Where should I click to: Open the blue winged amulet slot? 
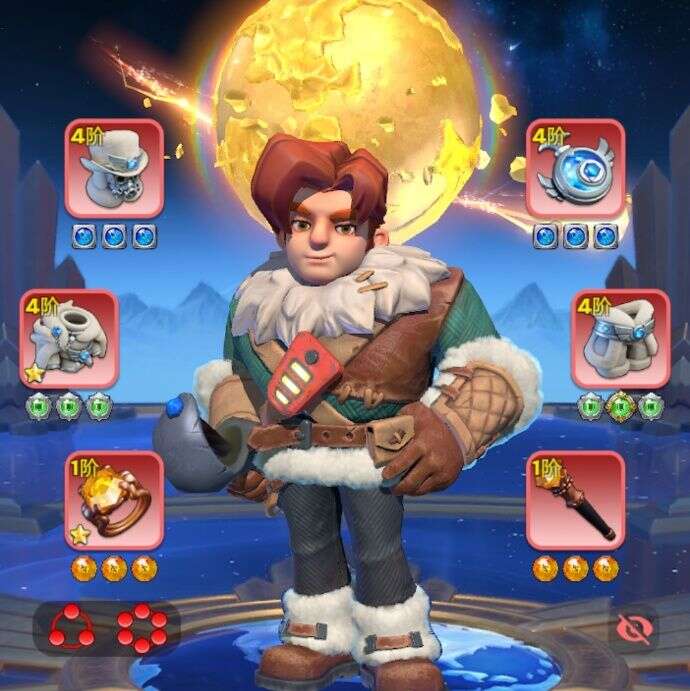tap(575, 168)
